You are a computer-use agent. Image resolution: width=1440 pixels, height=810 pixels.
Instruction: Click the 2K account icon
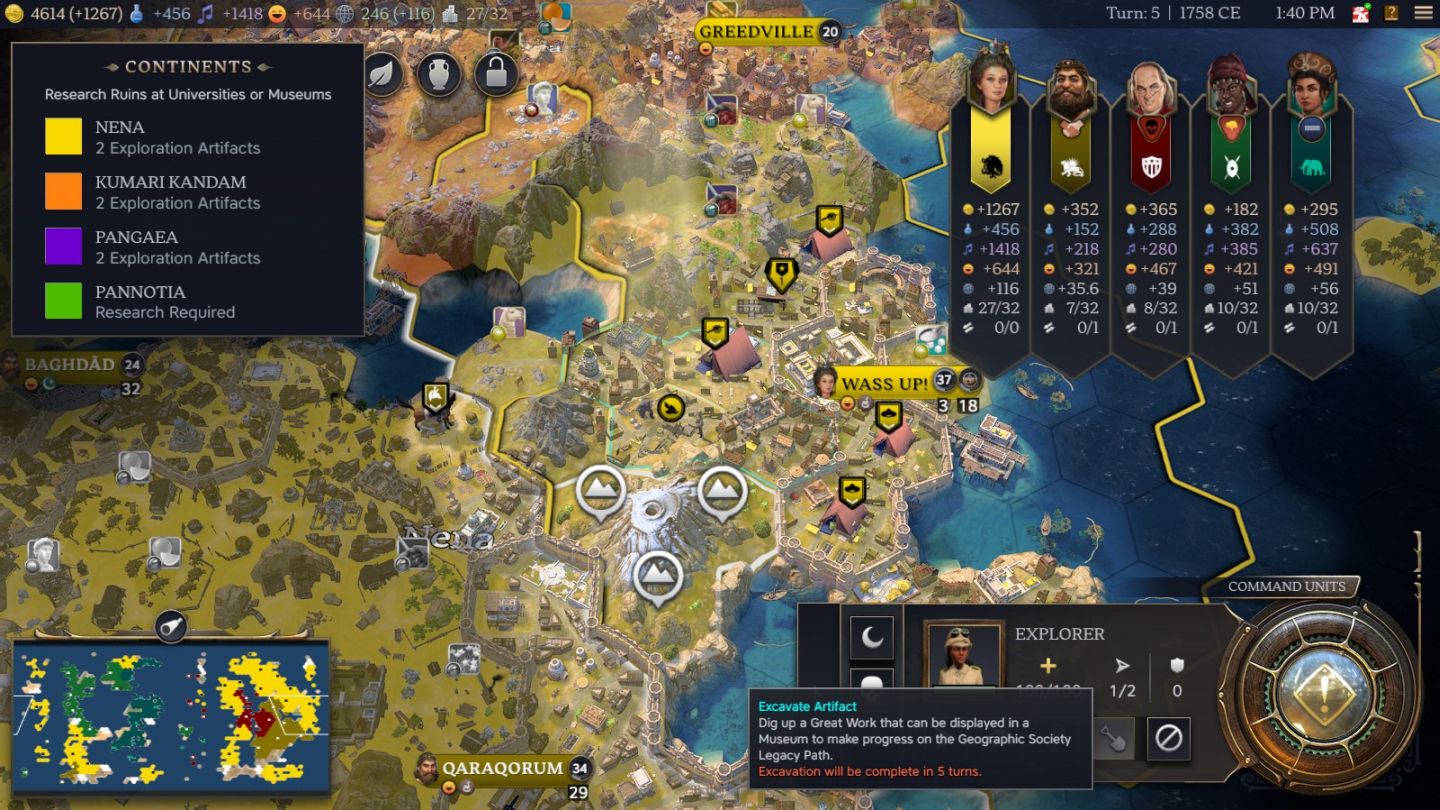[1361, 13]
